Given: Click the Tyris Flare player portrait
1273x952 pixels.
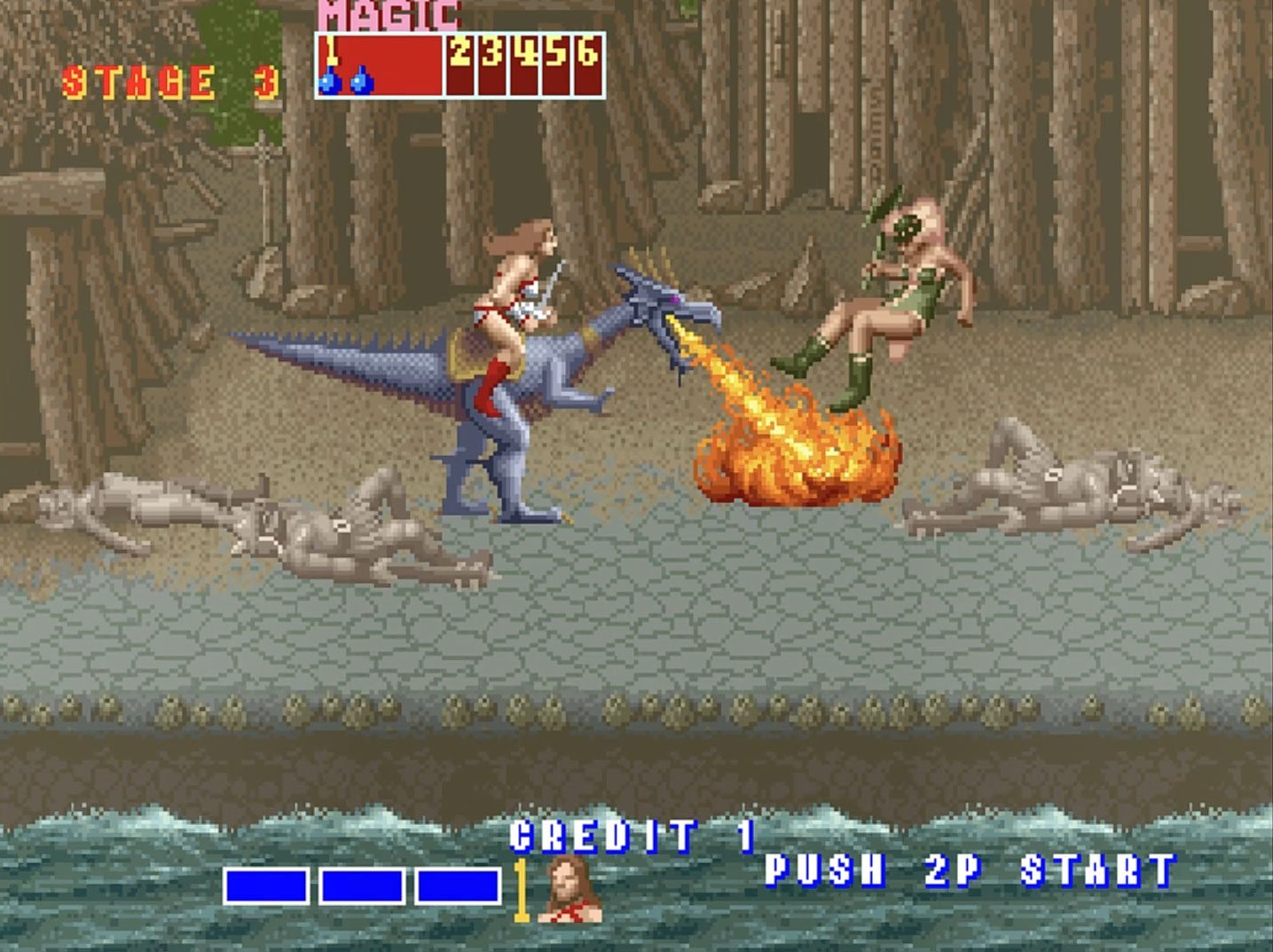Looking at the screenshot, I should [x=569, y=890].
